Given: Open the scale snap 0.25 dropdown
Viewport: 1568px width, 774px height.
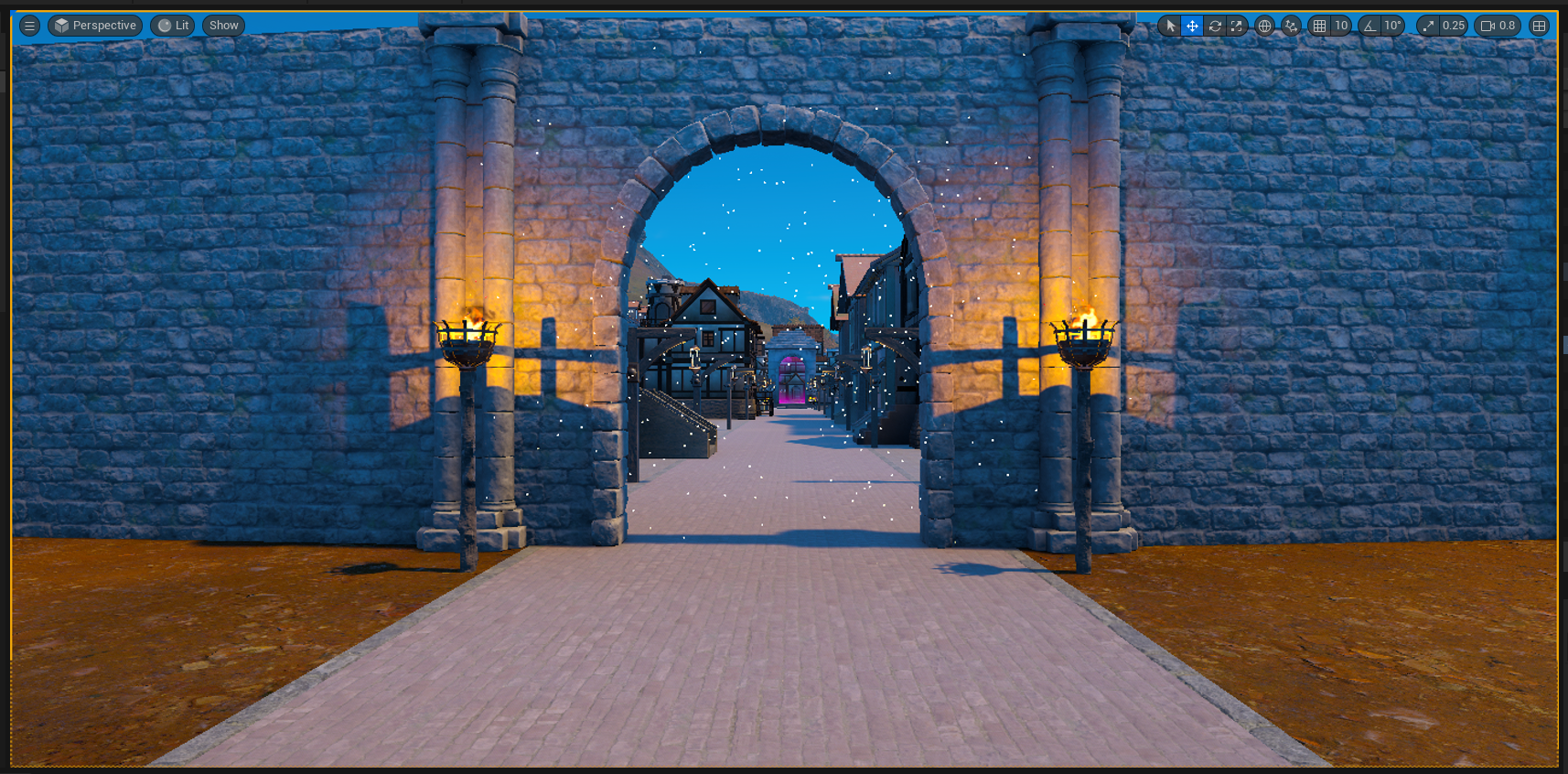Looking at the screenshot, I should pos(1453,26).
